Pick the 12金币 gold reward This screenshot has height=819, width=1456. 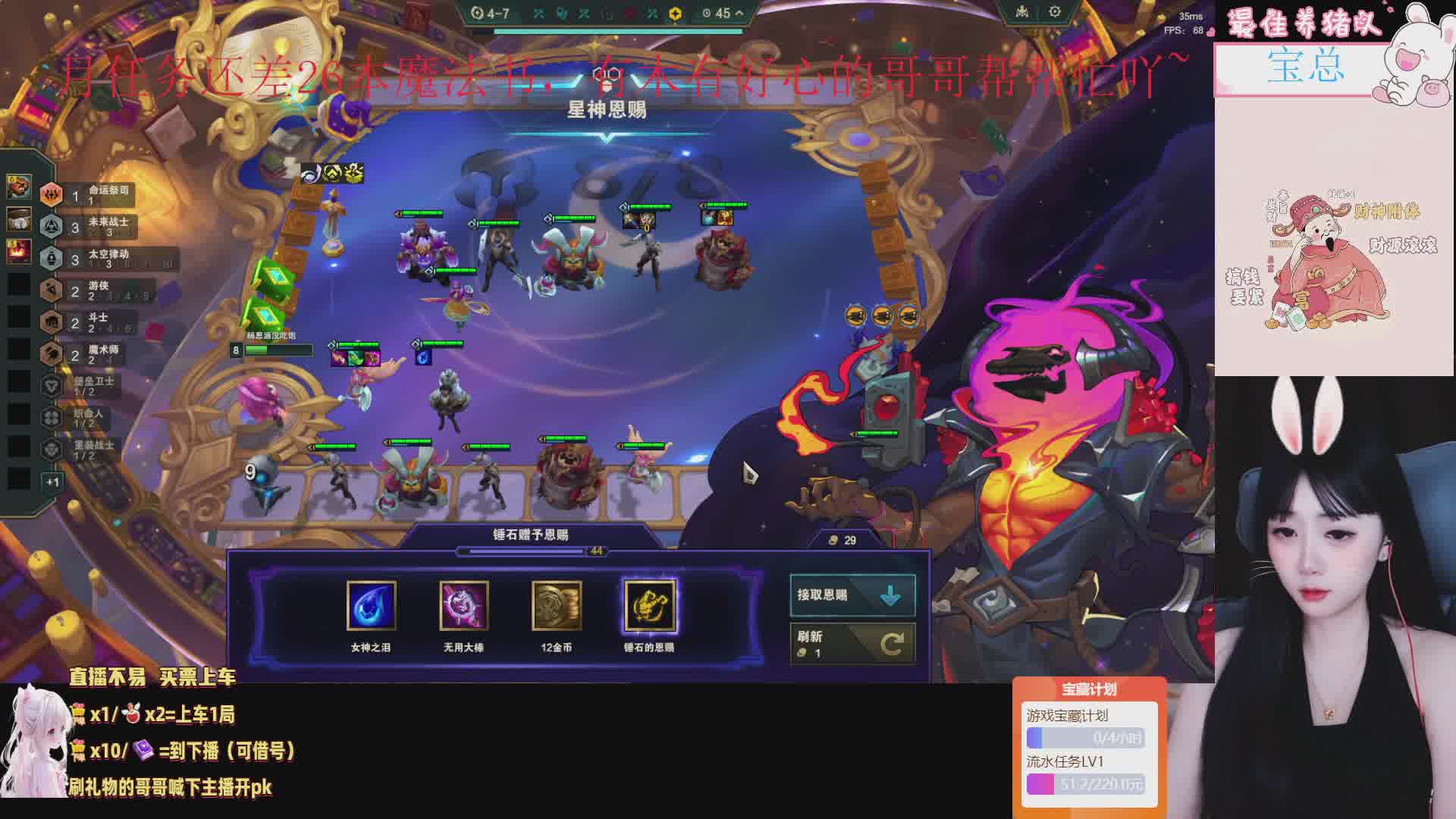coord(557,605)
